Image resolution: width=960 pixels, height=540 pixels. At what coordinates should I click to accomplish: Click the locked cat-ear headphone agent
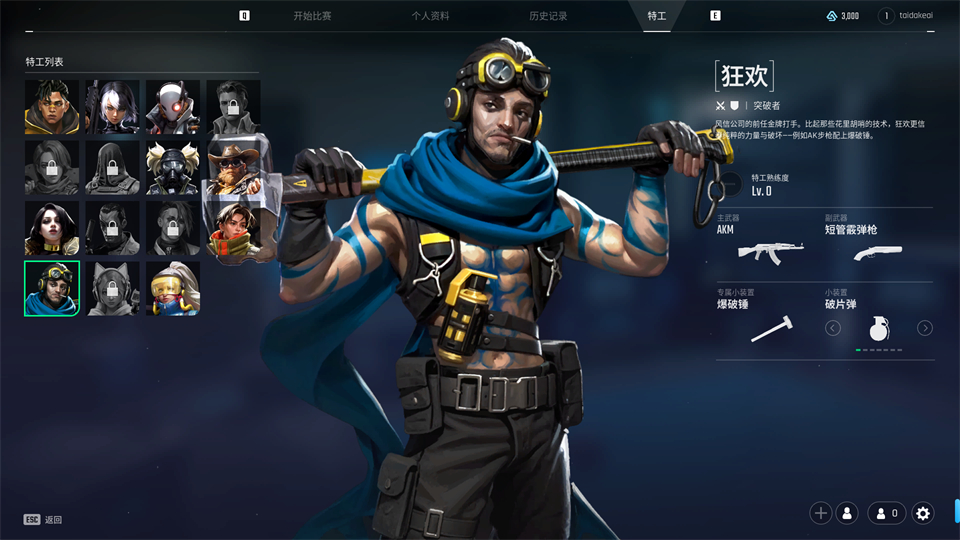pyautogui.click(x=112, y=288)
